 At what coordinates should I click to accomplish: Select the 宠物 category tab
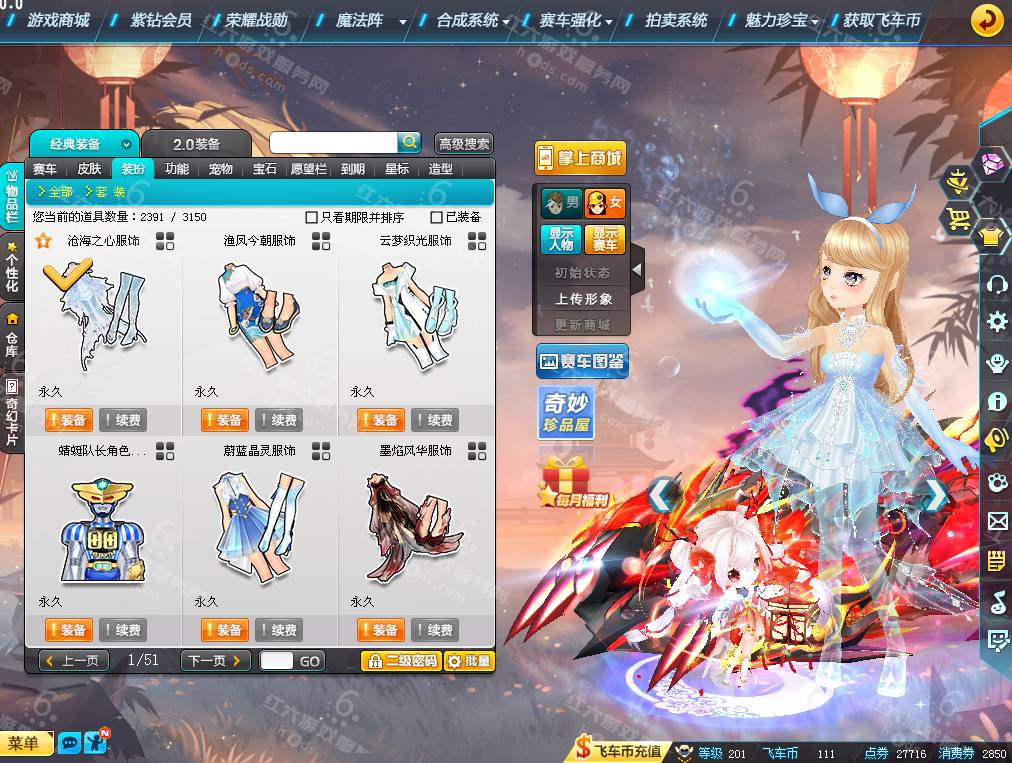pos(220,169)
